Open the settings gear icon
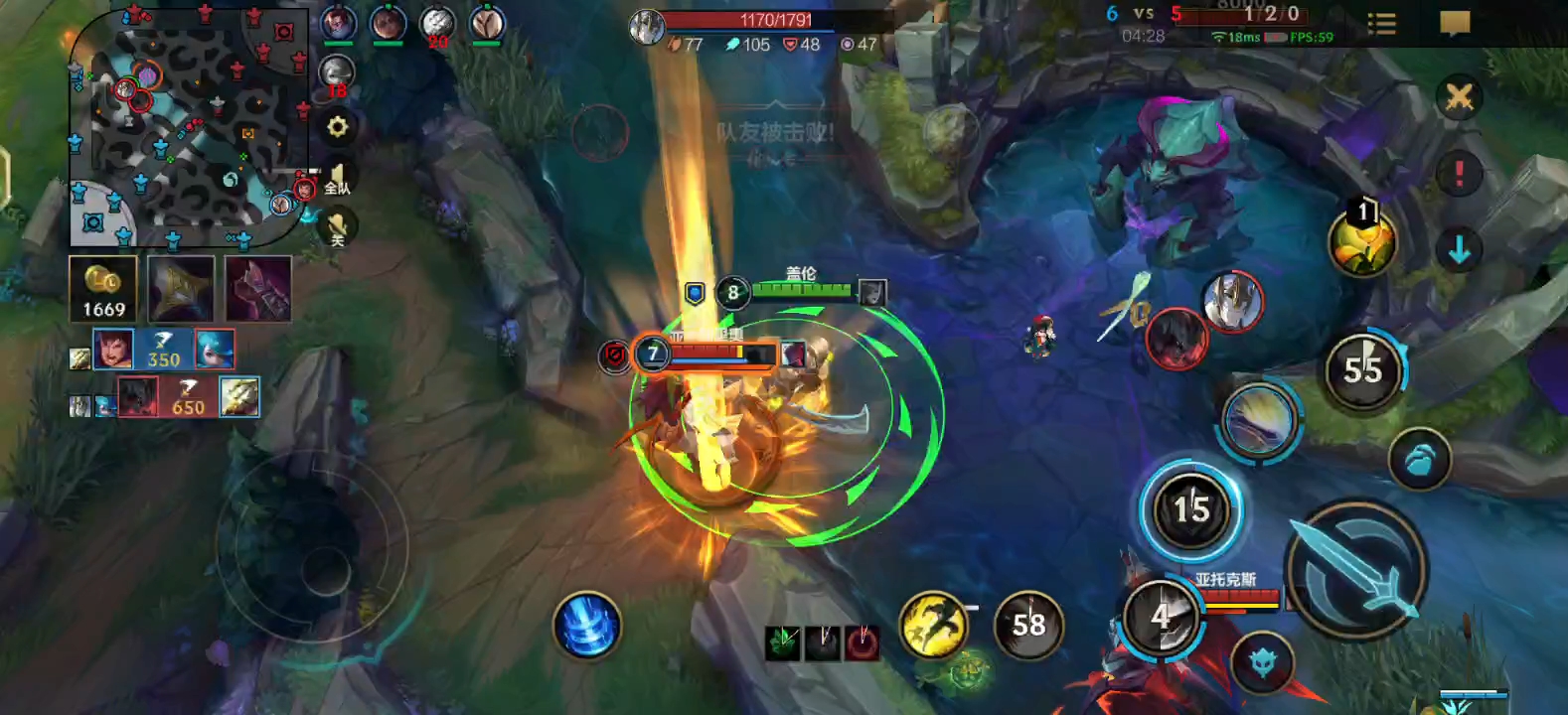The image size is (1568, 715). click(x=338, y=127)
